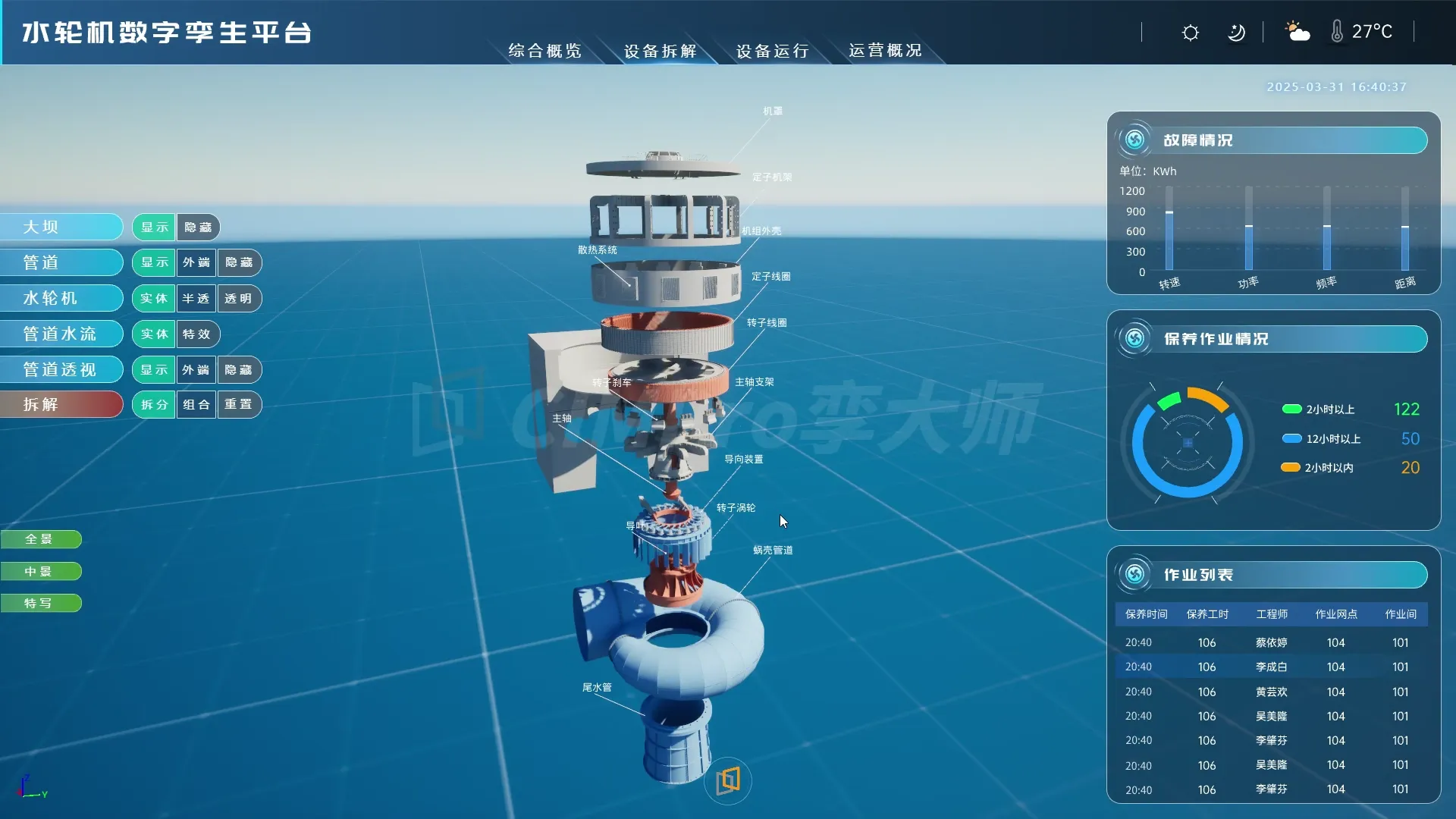Switch camera to 全景 panorama view
Screen dimensions: 1456x819
point(39,539)
